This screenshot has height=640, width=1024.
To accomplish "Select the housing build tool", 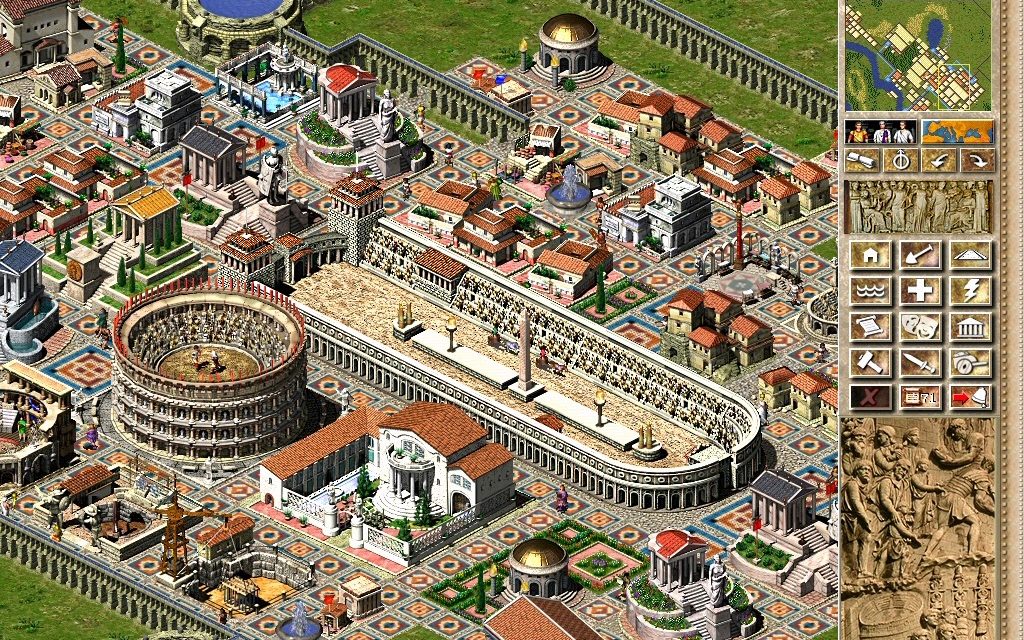I will [870, 255].
